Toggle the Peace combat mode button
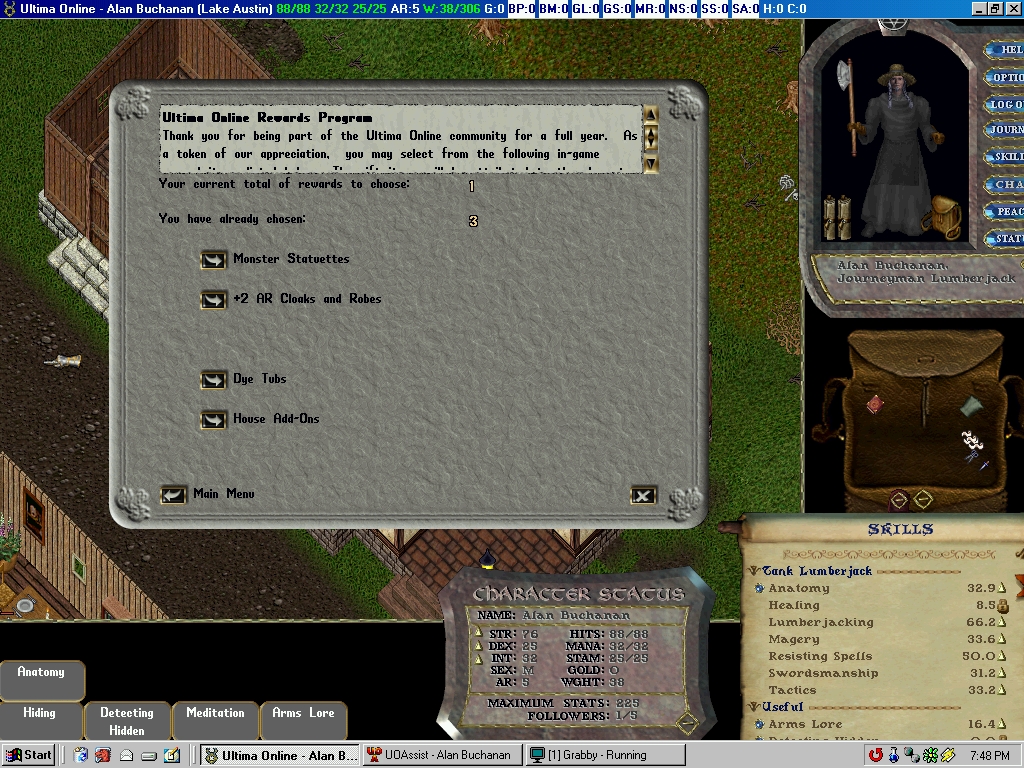The image size is (1024, 768). coord(1004,211)
